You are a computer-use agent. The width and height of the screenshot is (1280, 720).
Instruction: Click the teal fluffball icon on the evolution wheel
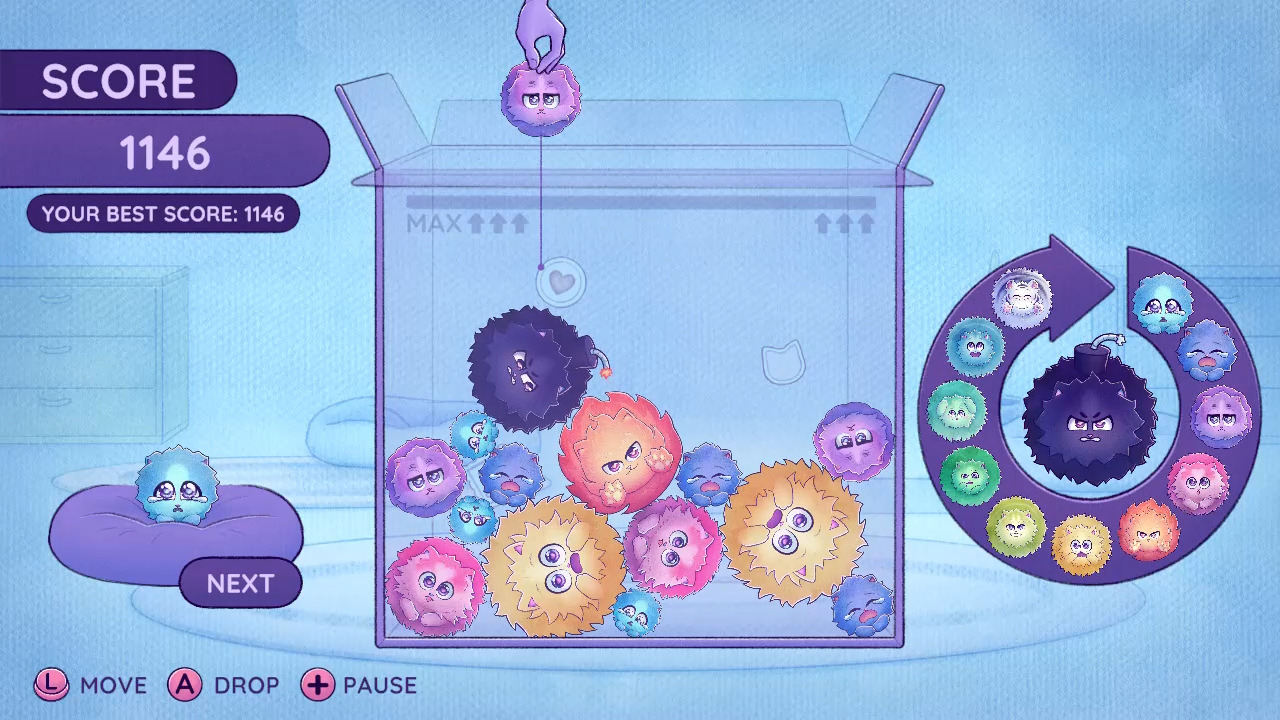tap(974, 348)
